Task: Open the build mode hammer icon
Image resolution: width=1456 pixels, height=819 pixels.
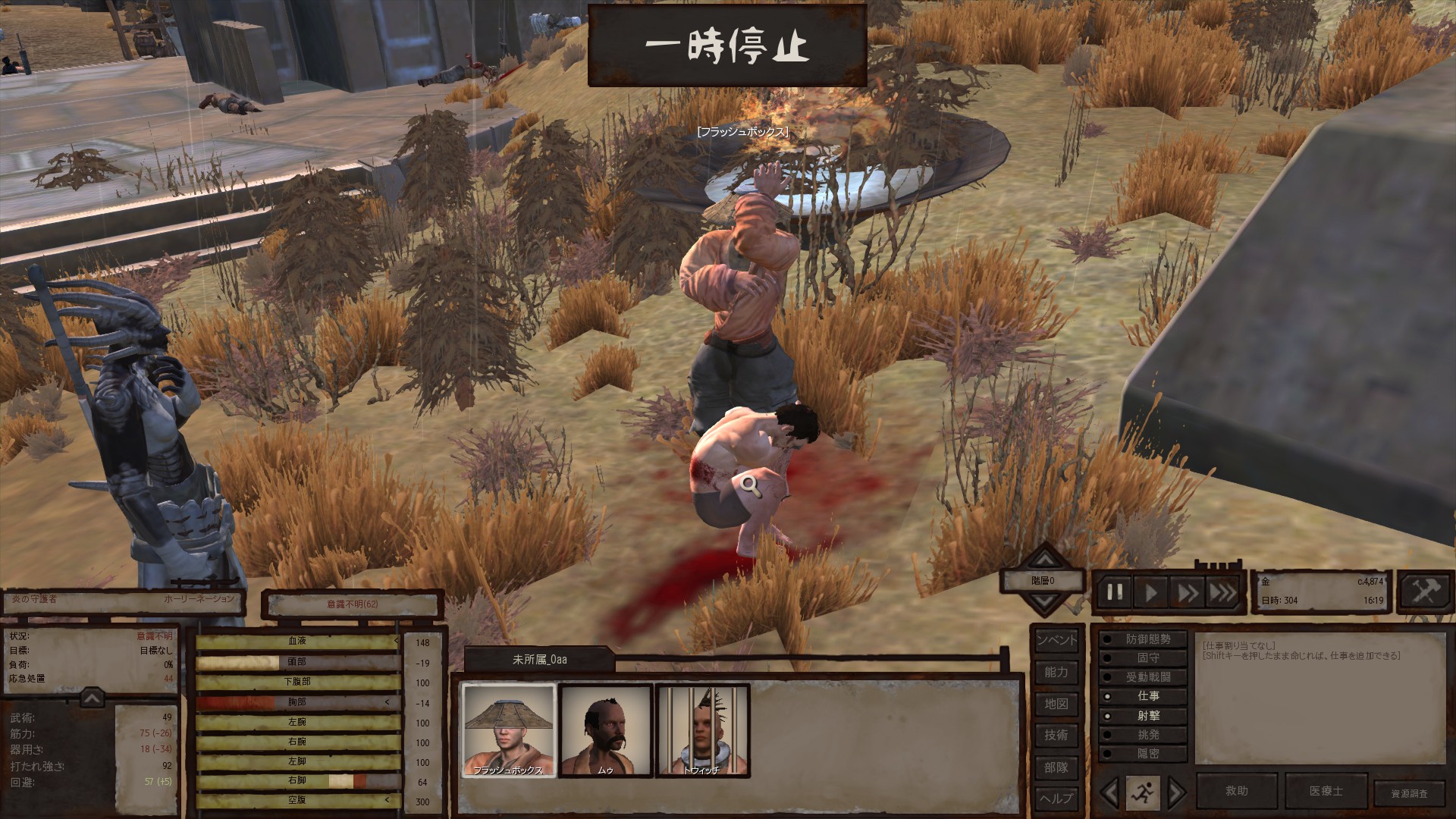Action: point(1424,591)
